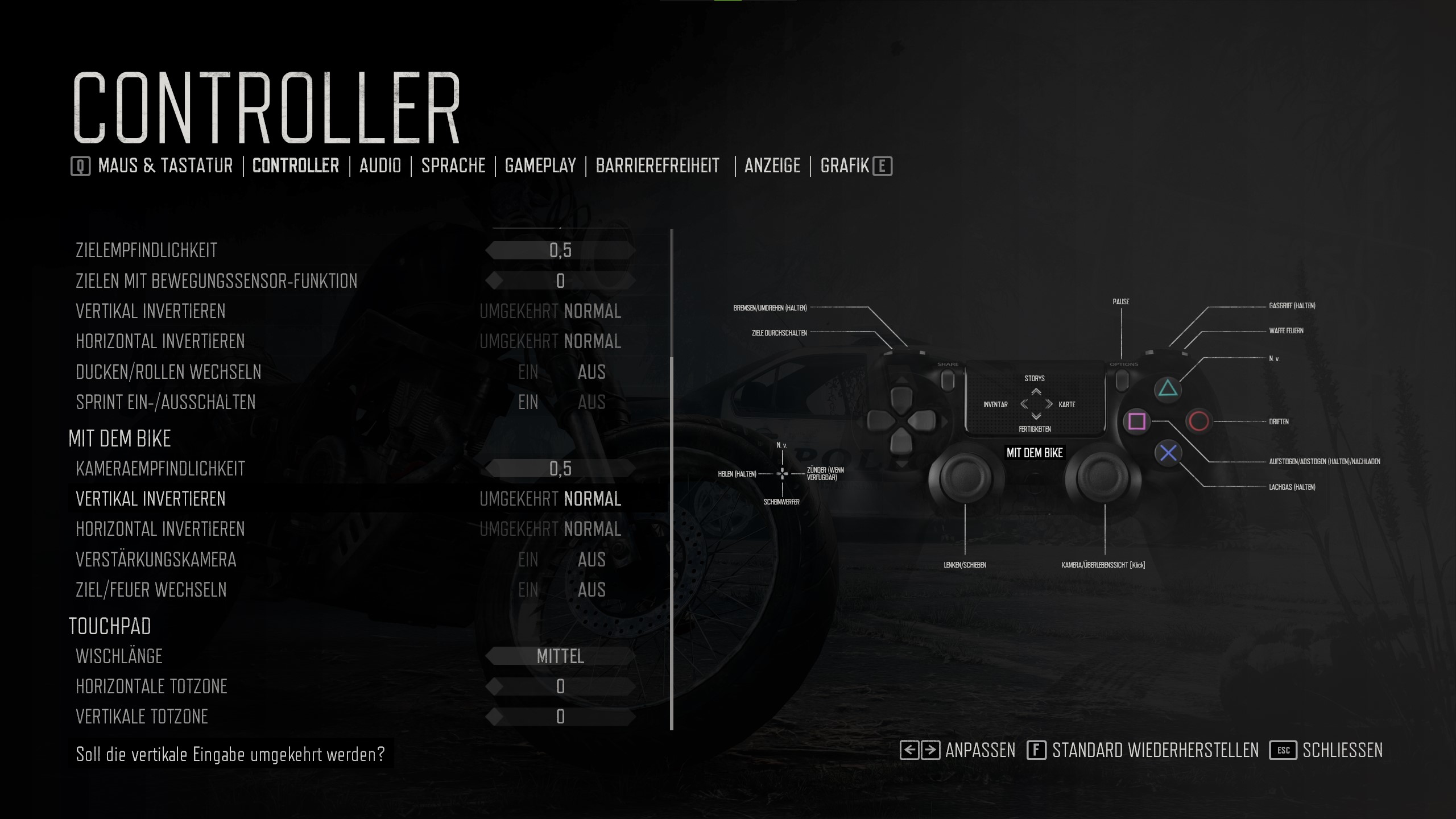Switch to the Maus & Tastatur tab
This screenshot has width=1456, height=819.
click(165, 166)
